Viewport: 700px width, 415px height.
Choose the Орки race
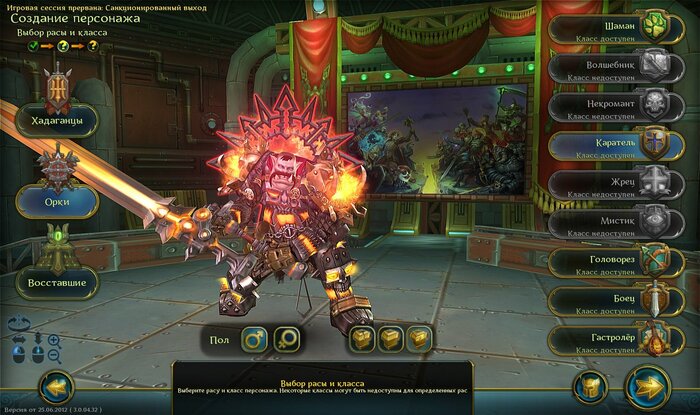tap(57, 201)
